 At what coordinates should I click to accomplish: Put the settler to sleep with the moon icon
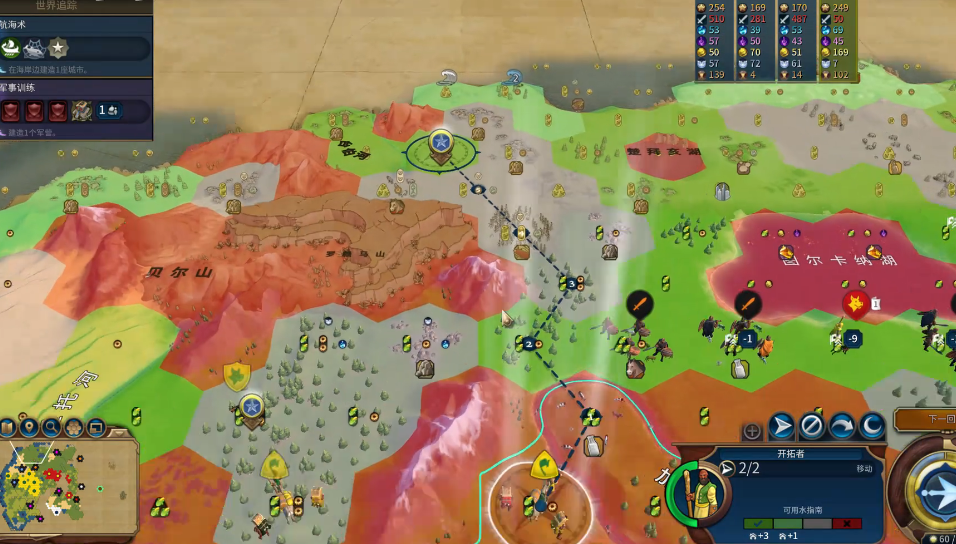[872, 427]
